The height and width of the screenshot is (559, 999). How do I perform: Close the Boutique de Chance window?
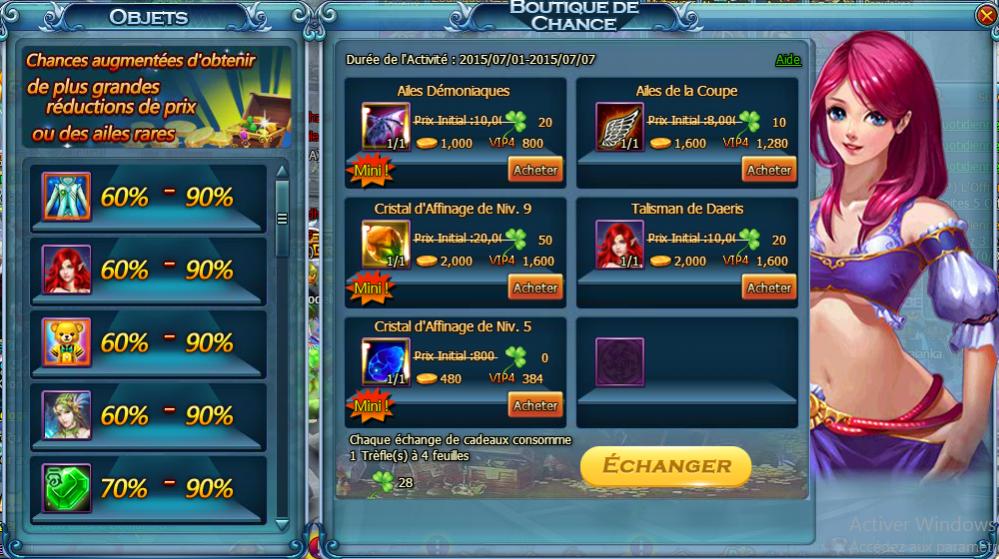[x=985, y=15]
